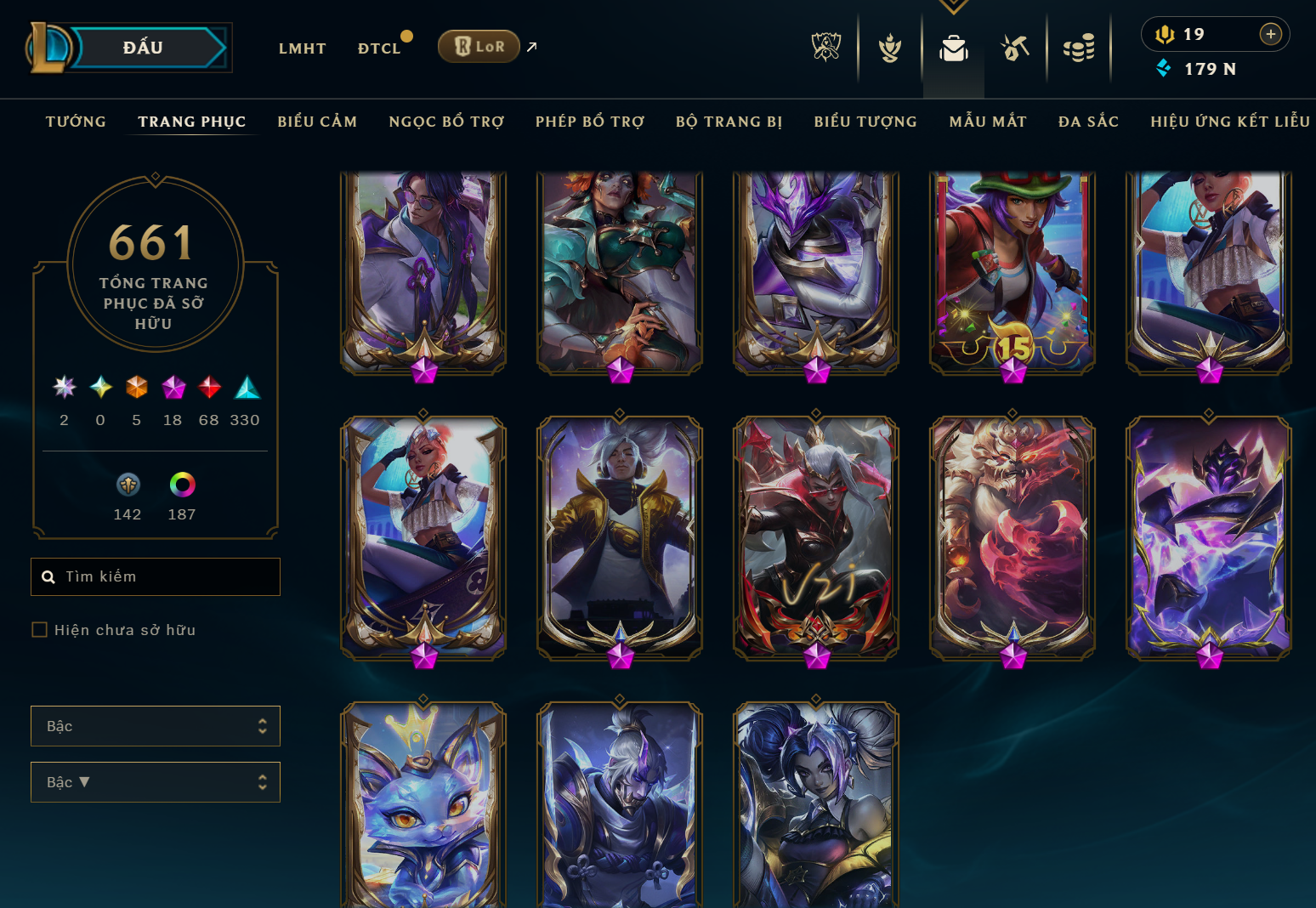Toggle the cyan triangle rarity filter showing 330
The height and width of the screenshot is (908, 1316).
[246, 389]
